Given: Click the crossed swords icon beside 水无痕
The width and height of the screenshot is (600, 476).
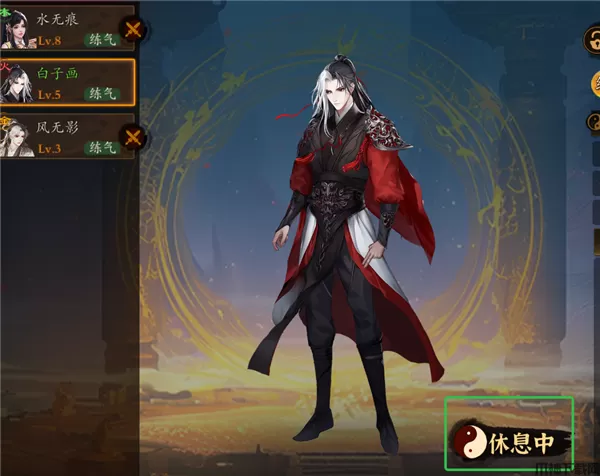Looking at the screenshot, I should (x=132, y=31).
